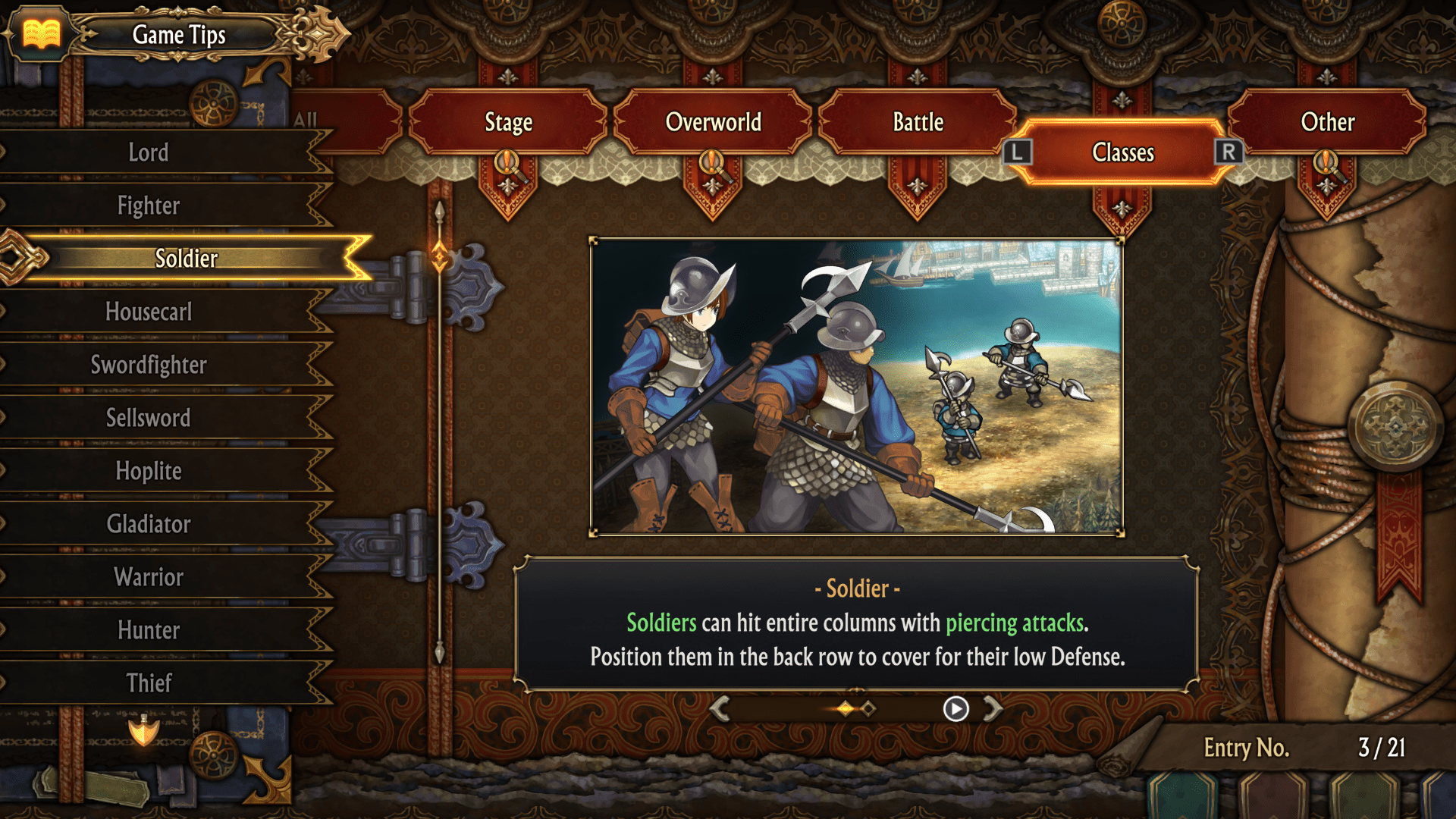Image resolution: width=1456 pixels, height=819 pixels.
Task: Select the Classes tab
Action: pos(1122,152)
